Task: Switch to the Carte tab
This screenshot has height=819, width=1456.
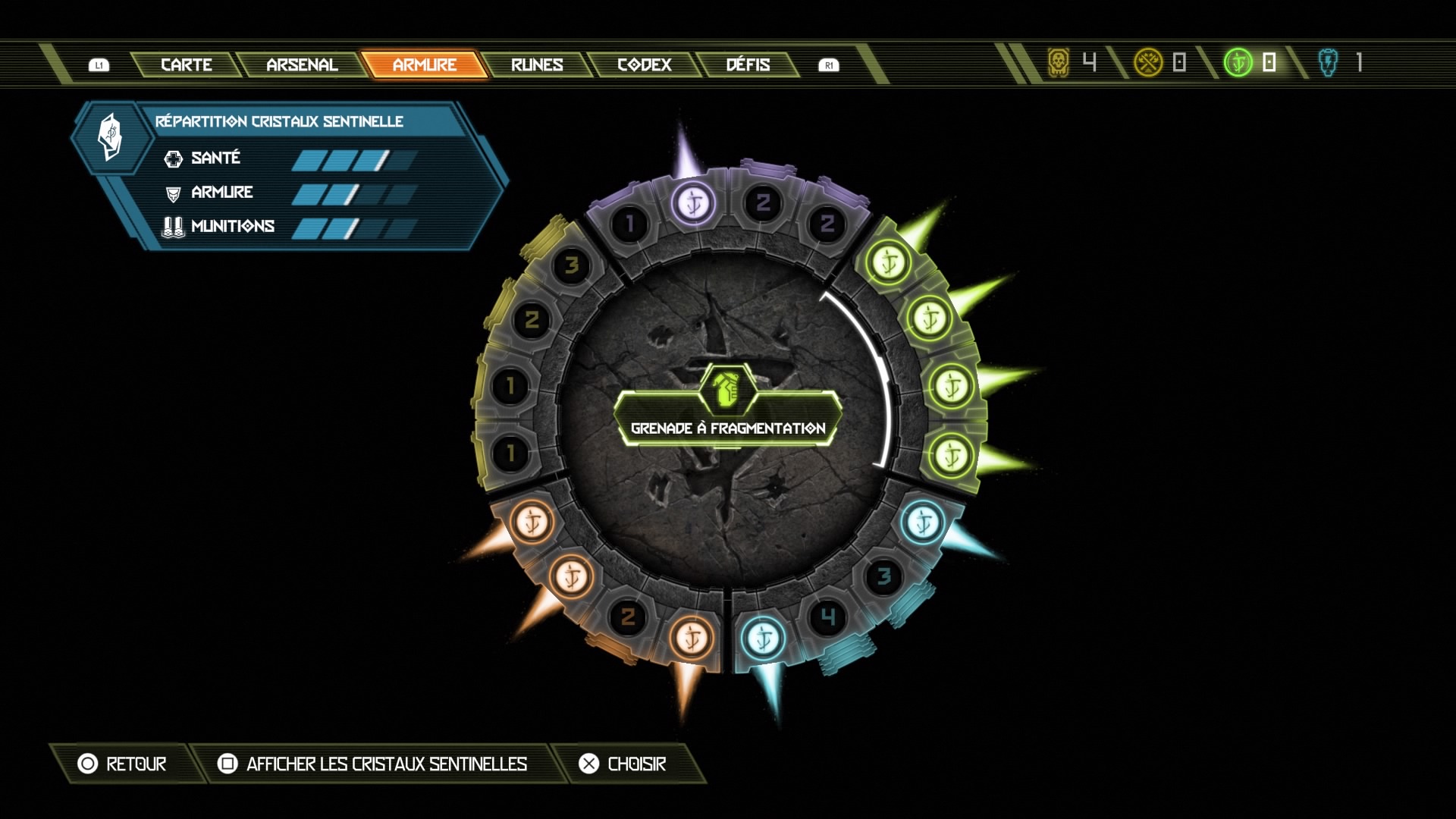Action: [x=186, y=65]
